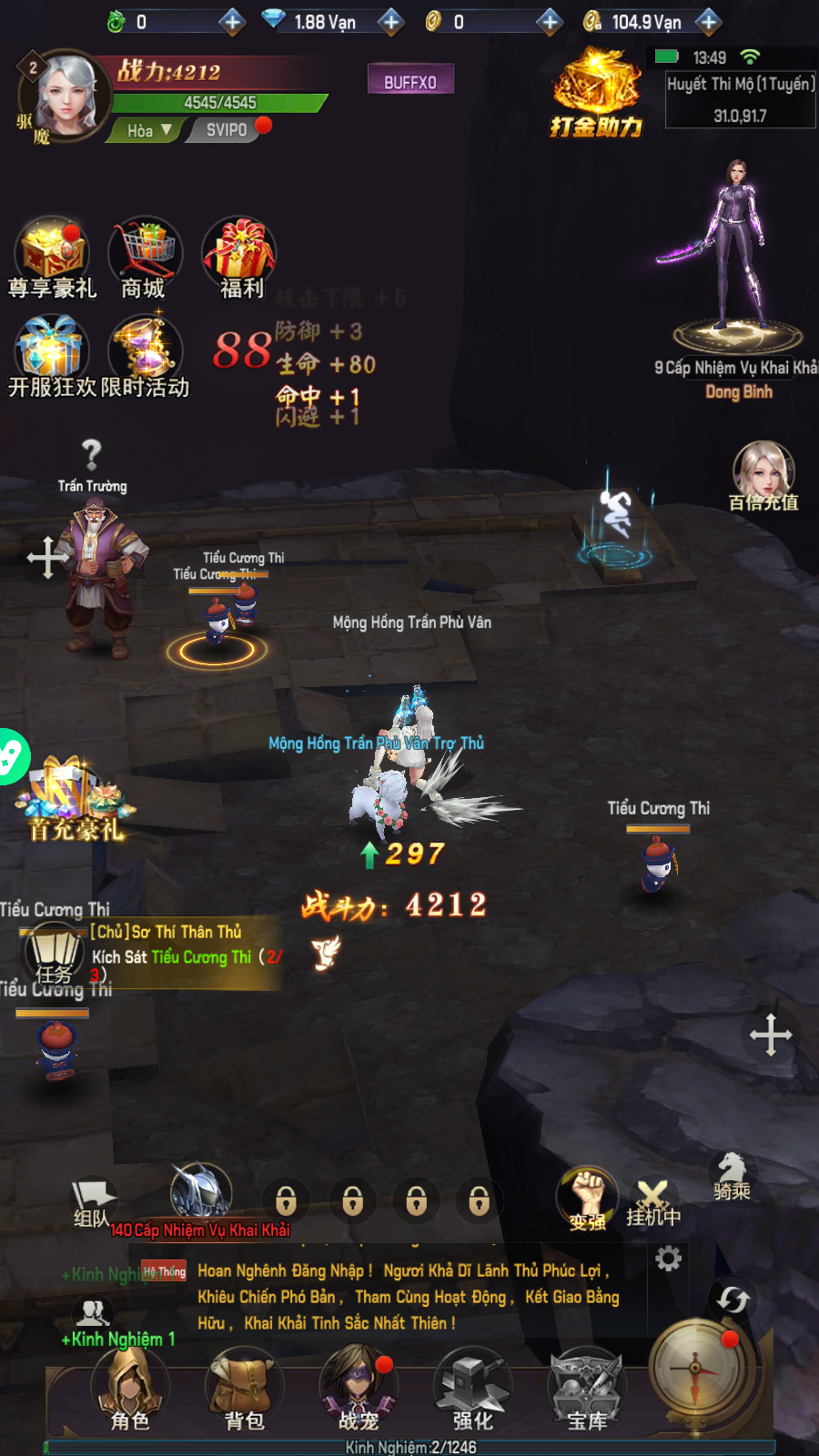Open the 组队 team flag button

tap(93, 1203)
